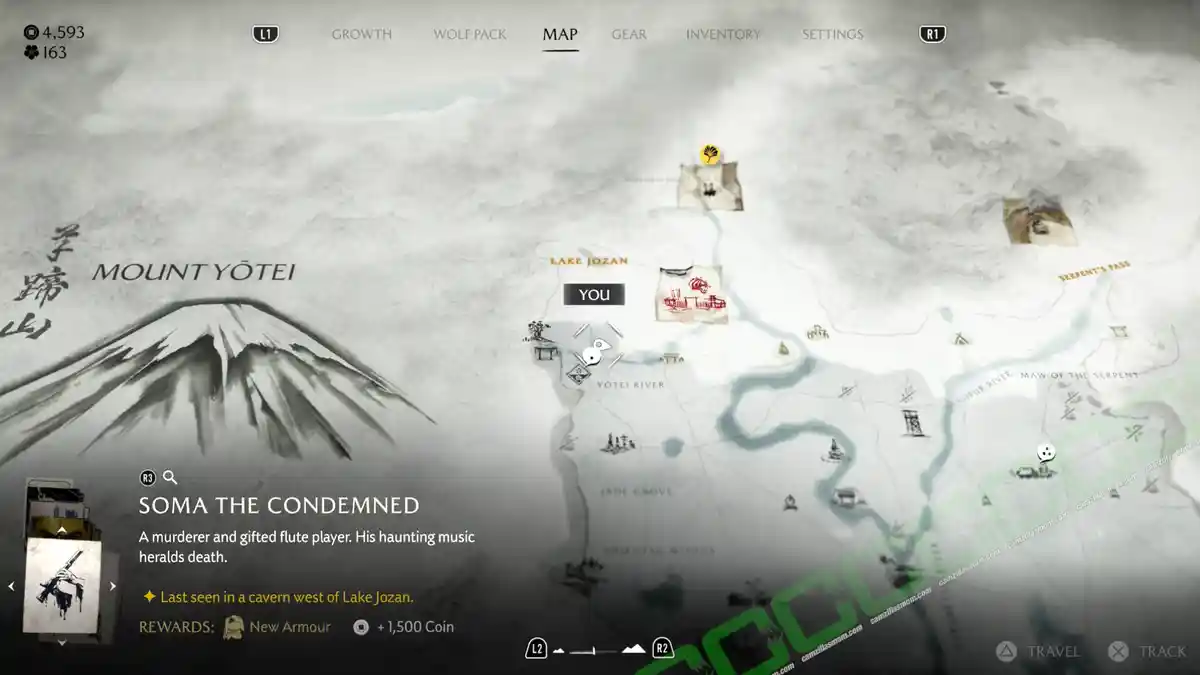Switch to the Gear tab
Image resolution: width=1200 pixels, height=675 pixels.
629,34
